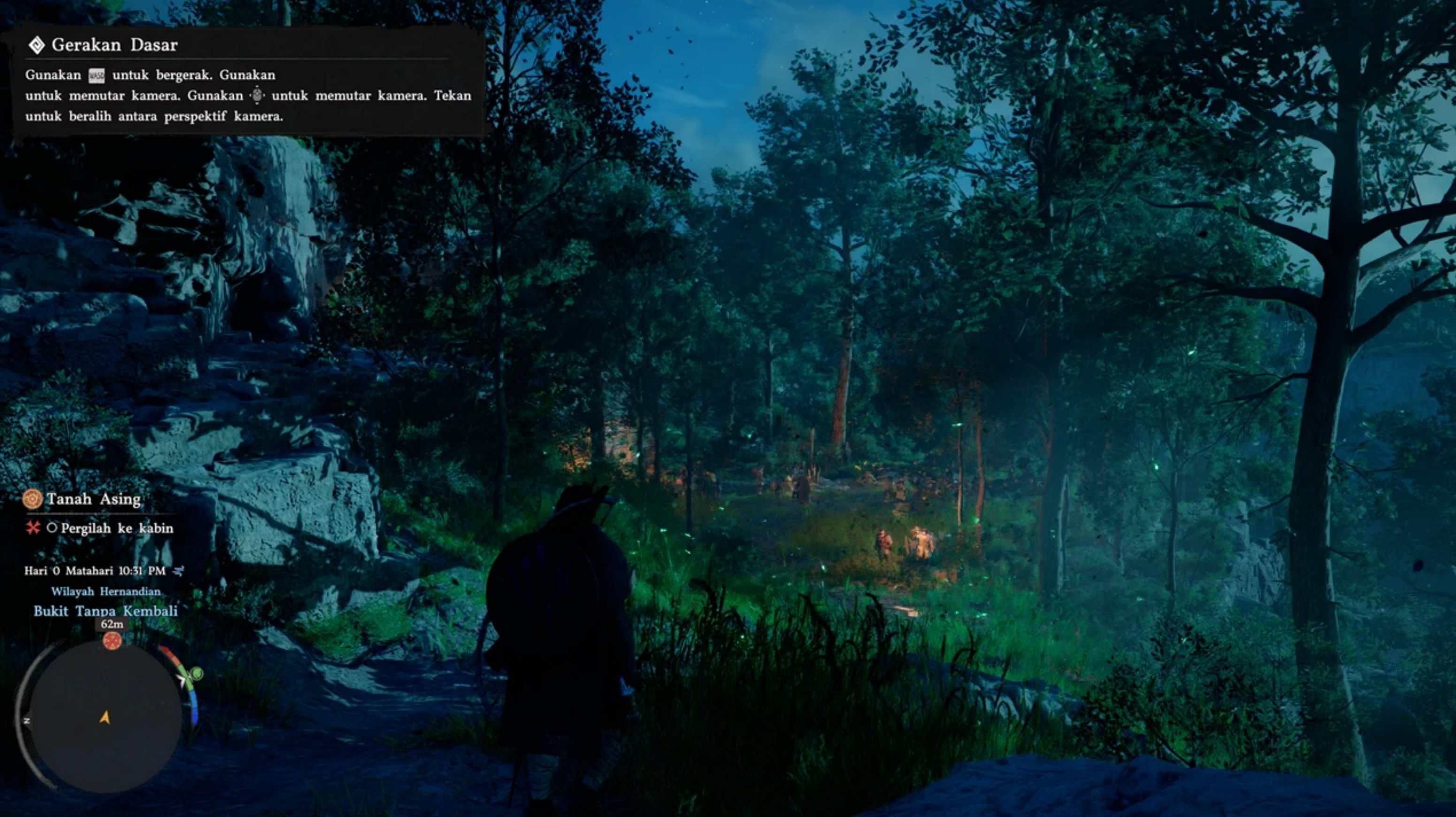Select the red quest marker above the minimap
1456x817 pixels.
pos(112,640)
